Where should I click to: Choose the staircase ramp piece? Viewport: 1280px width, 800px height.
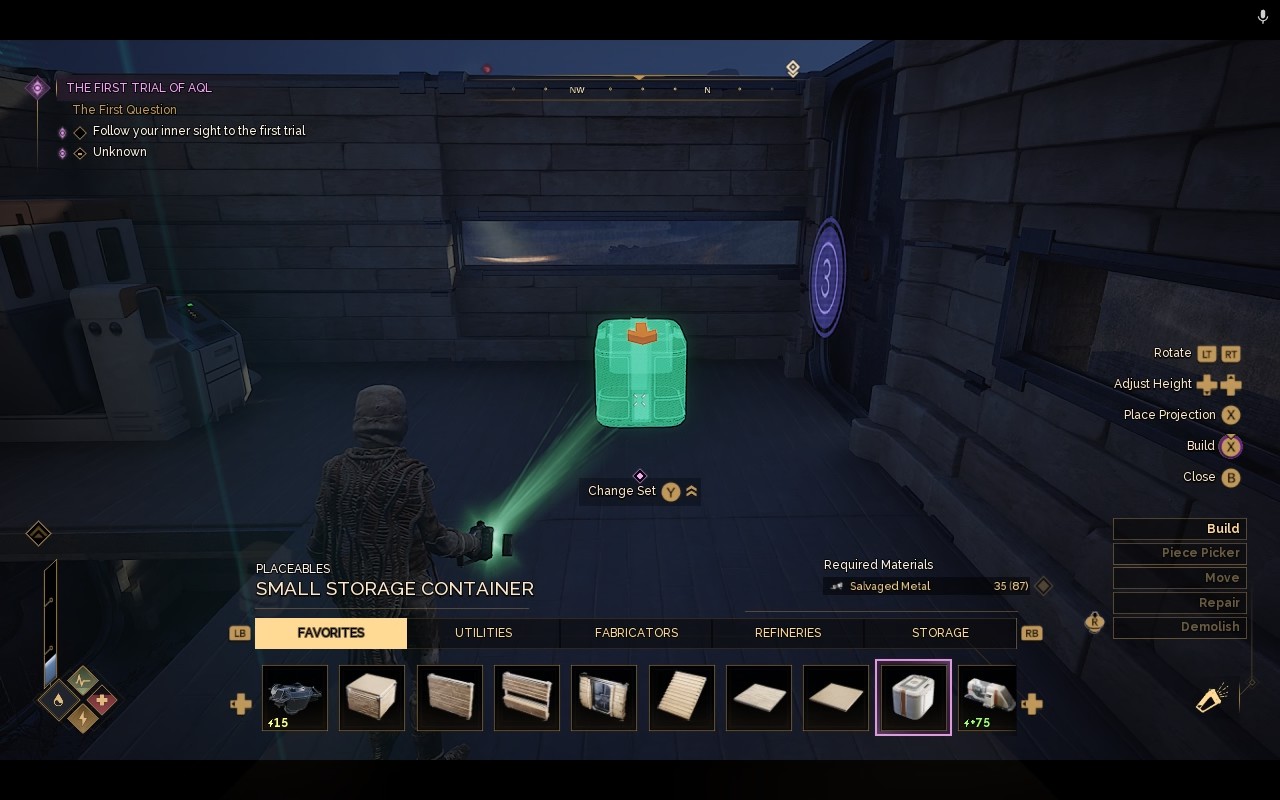point(682,698)
